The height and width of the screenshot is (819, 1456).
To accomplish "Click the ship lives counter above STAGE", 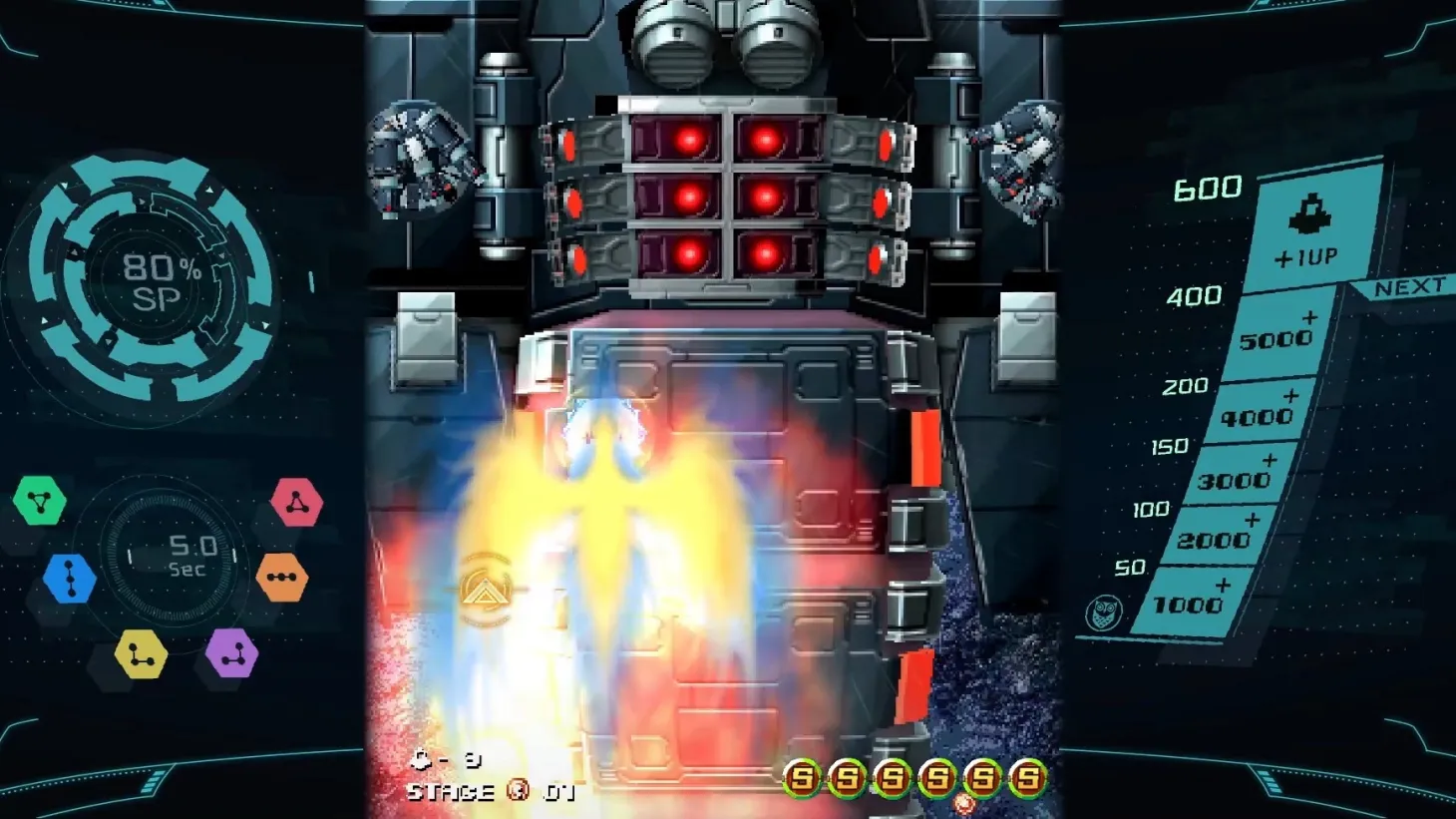I will click(x=447, y=758).
